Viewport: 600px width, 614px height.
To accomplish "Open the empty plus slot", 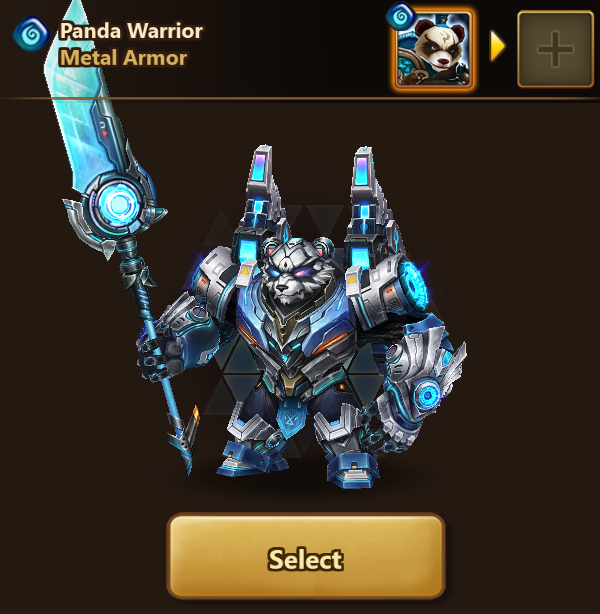I will tap(555, 49).
